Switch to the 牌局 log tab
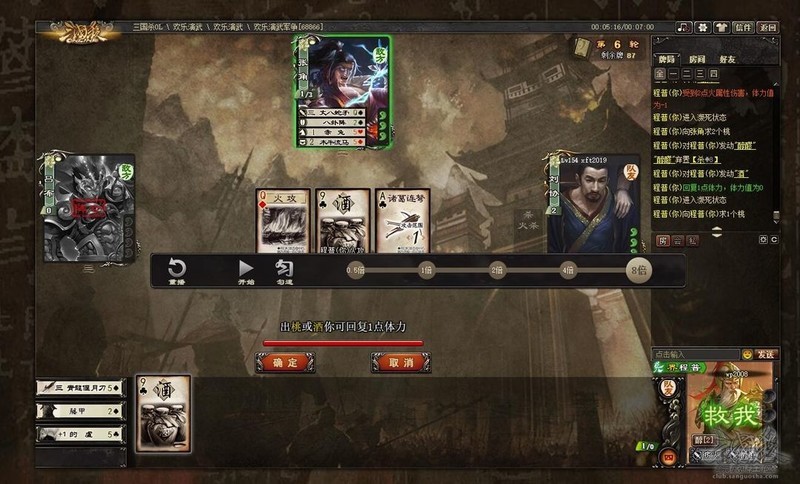800x484 pixels. click(x=668, y=57)
